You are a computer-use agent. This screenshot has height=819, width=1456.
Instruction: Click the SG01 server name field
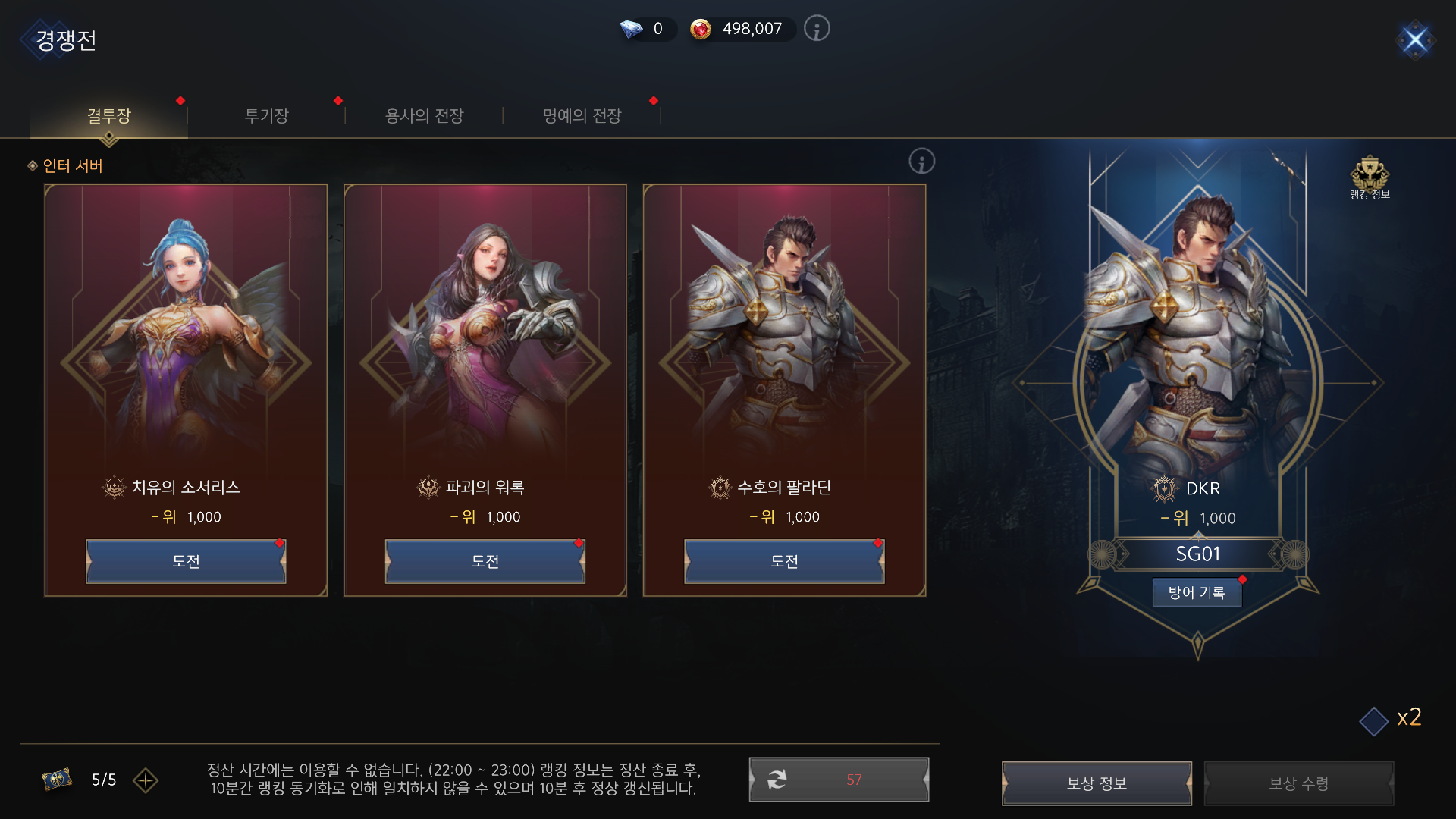1198,554
